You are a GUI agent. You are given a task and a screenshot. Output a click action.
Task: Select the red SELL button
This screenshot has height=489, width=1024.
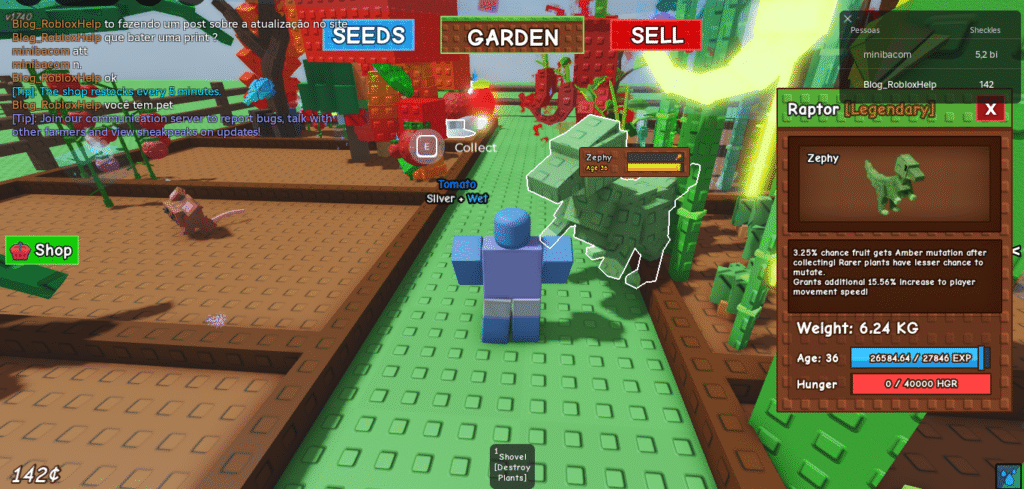coord(657,35)
